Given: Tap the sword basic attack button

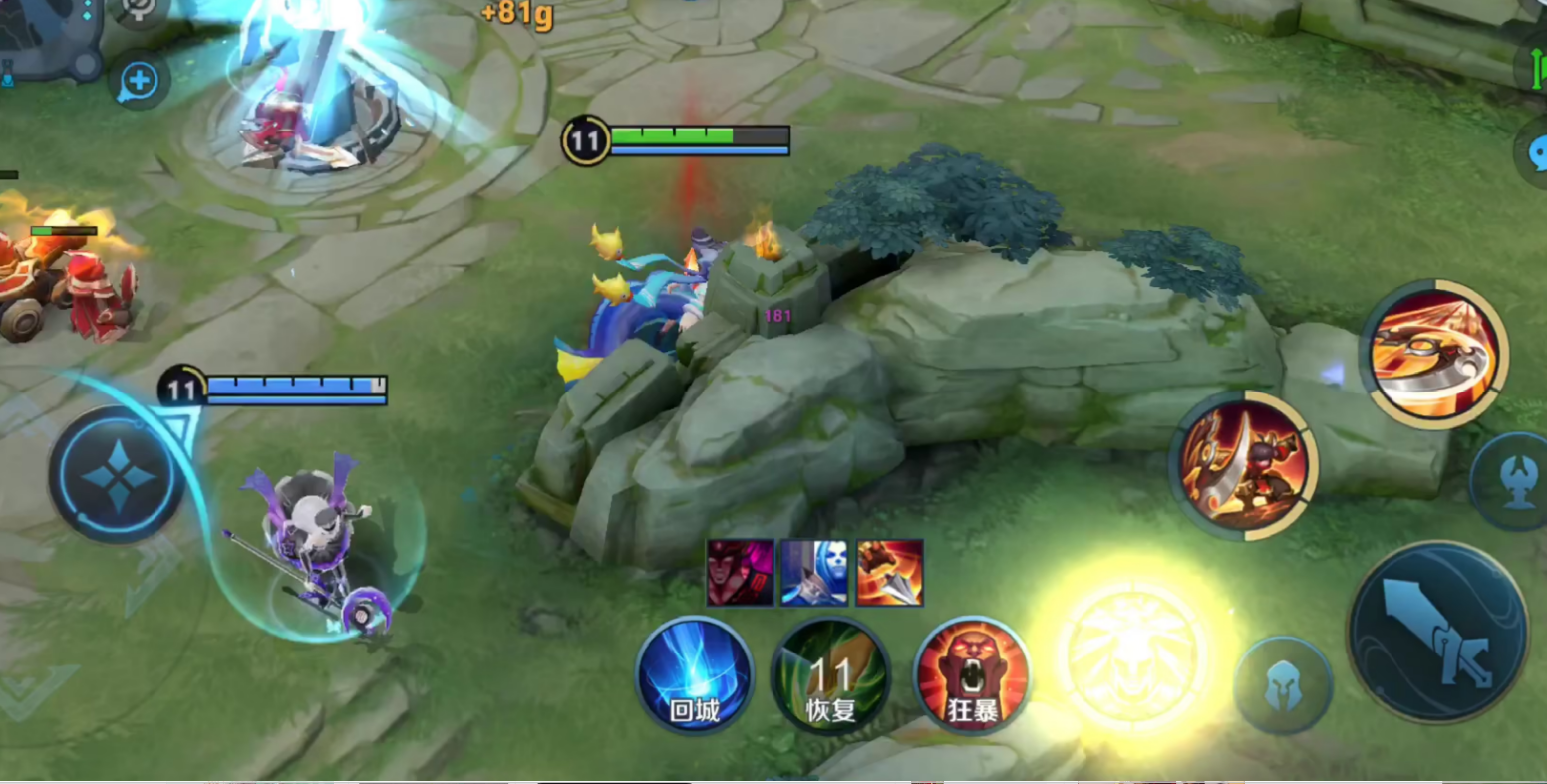Looking at the screenshot, I should pos(1437,632).
